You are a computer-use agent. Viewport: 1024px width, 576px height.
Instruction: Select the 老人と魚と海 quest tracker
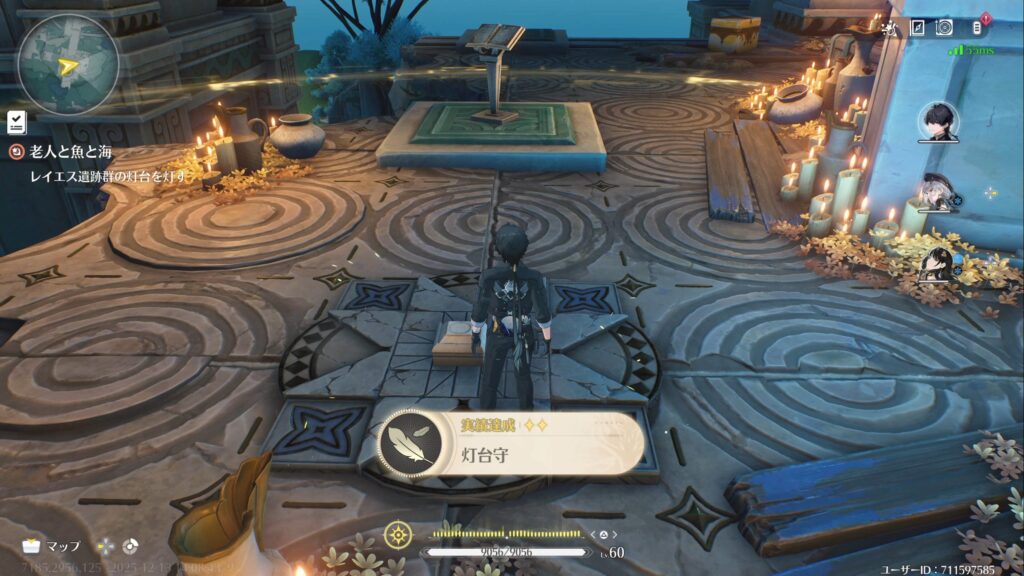68,151
